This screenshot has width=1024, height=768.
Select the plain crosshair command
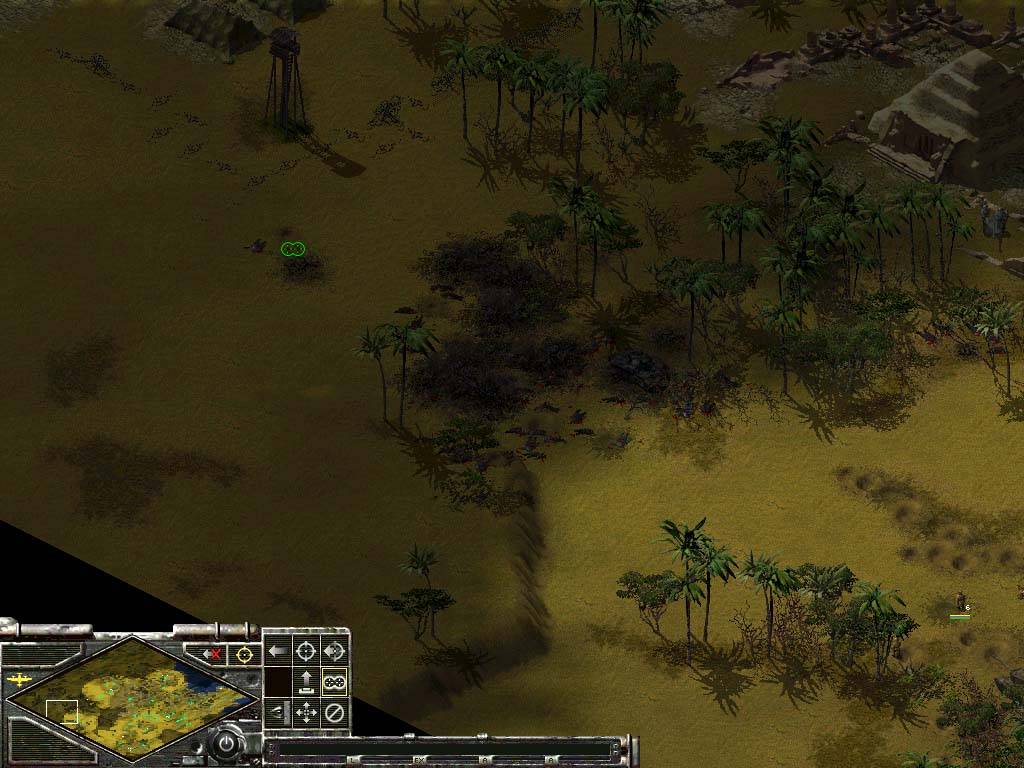[x=306, y=651]
